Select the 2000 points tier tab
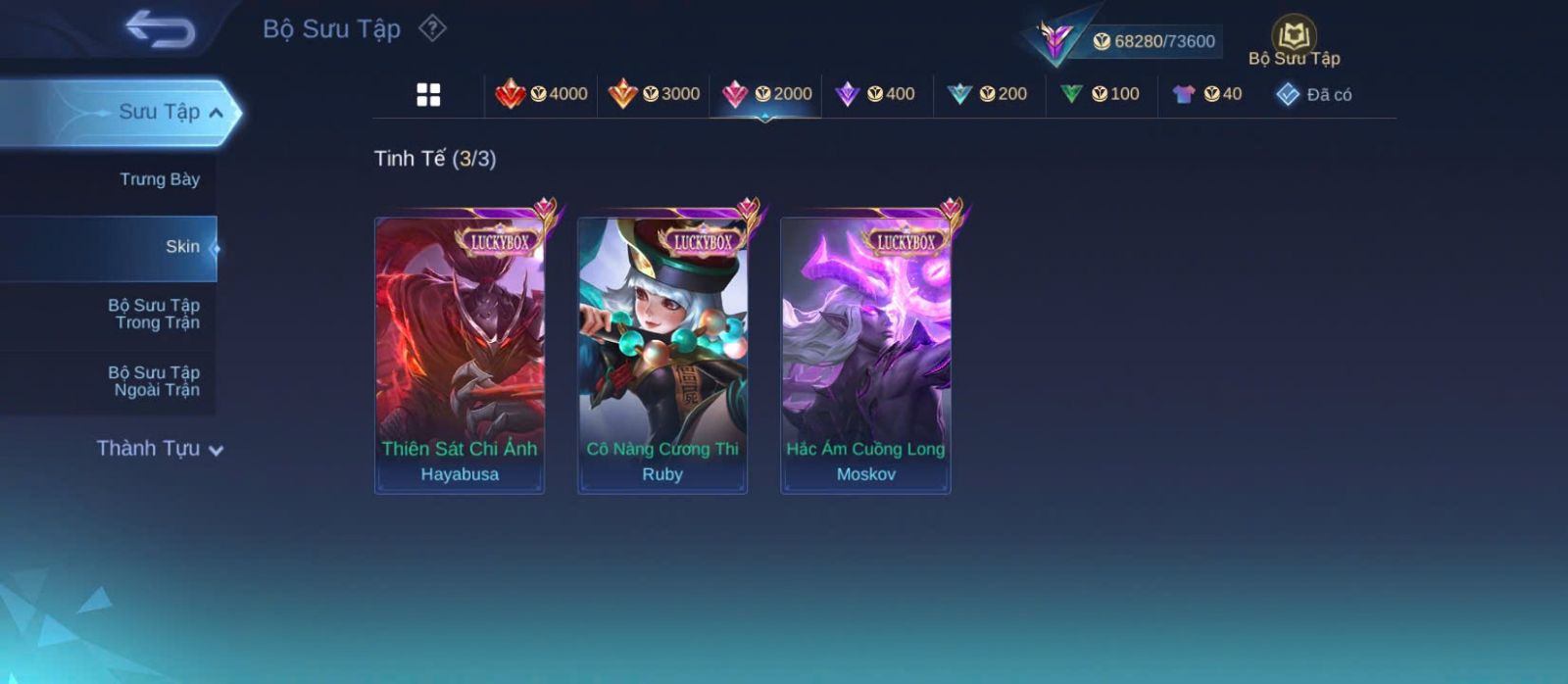This screenshot has height=684, width=1568. pos(766,94)
